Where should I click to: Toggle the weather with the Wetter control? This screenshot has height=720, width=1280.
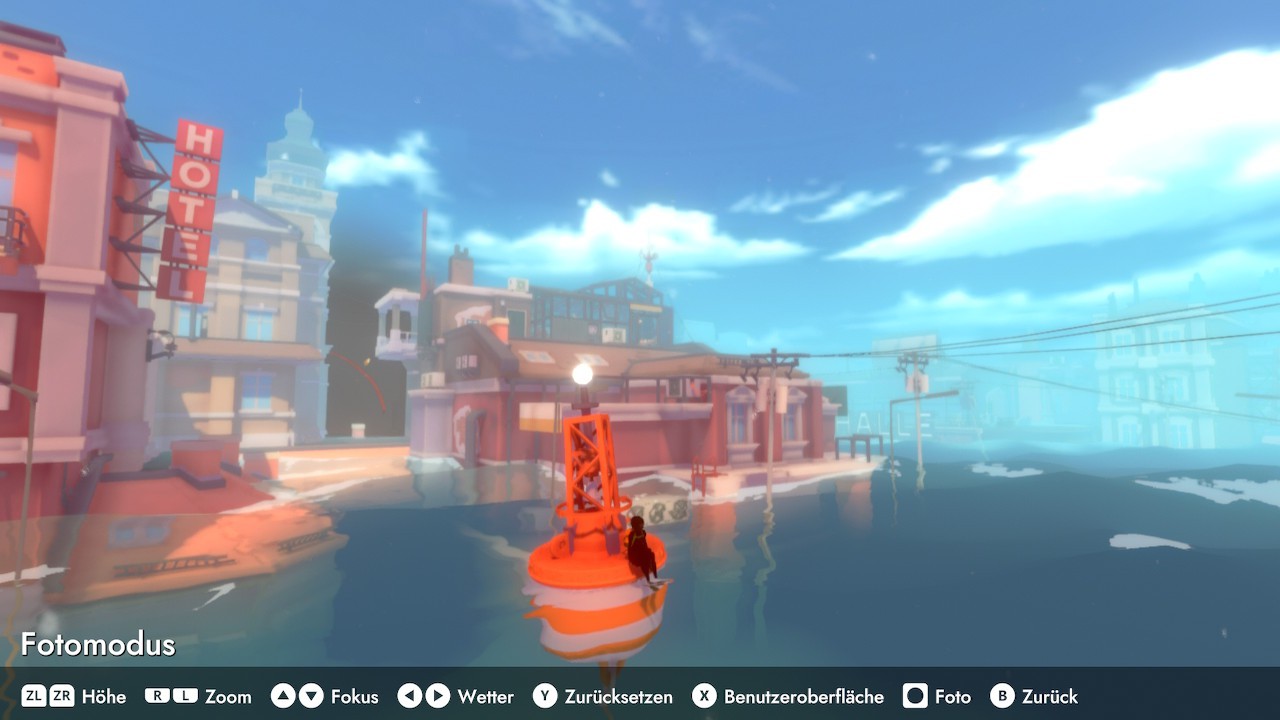point(485,697)
